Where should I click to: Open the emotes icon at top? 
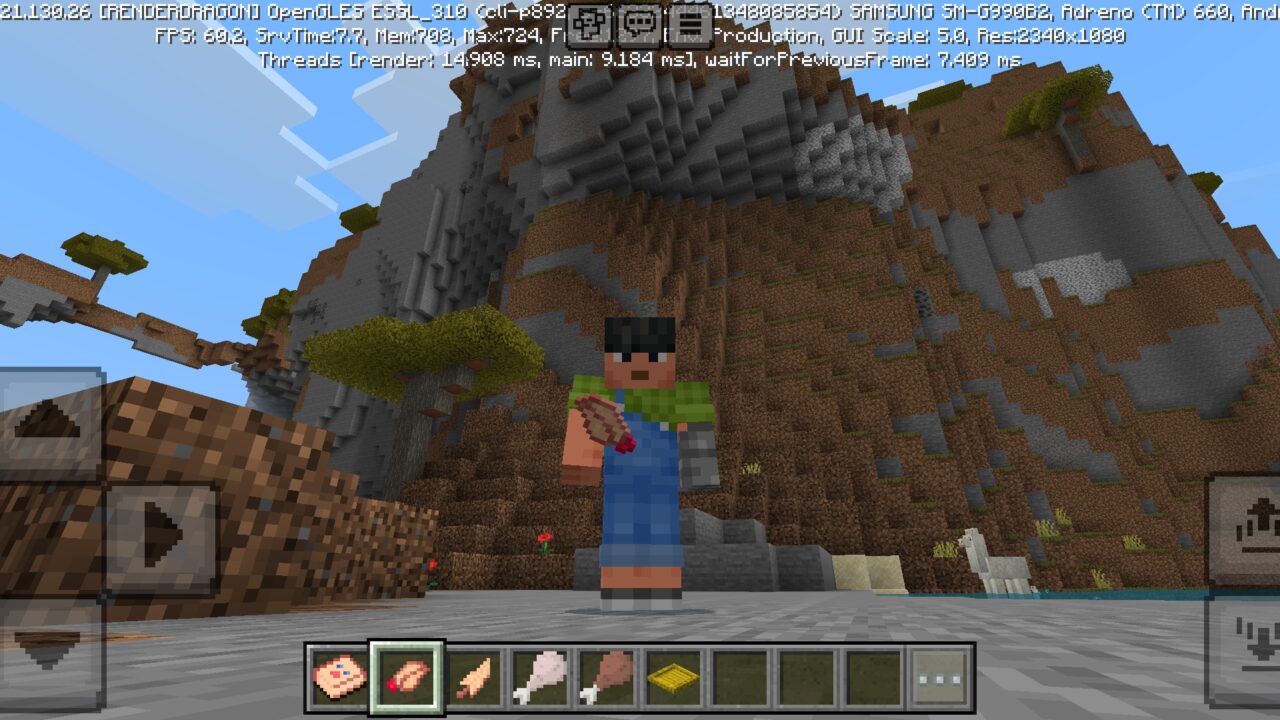click(589, 22)
